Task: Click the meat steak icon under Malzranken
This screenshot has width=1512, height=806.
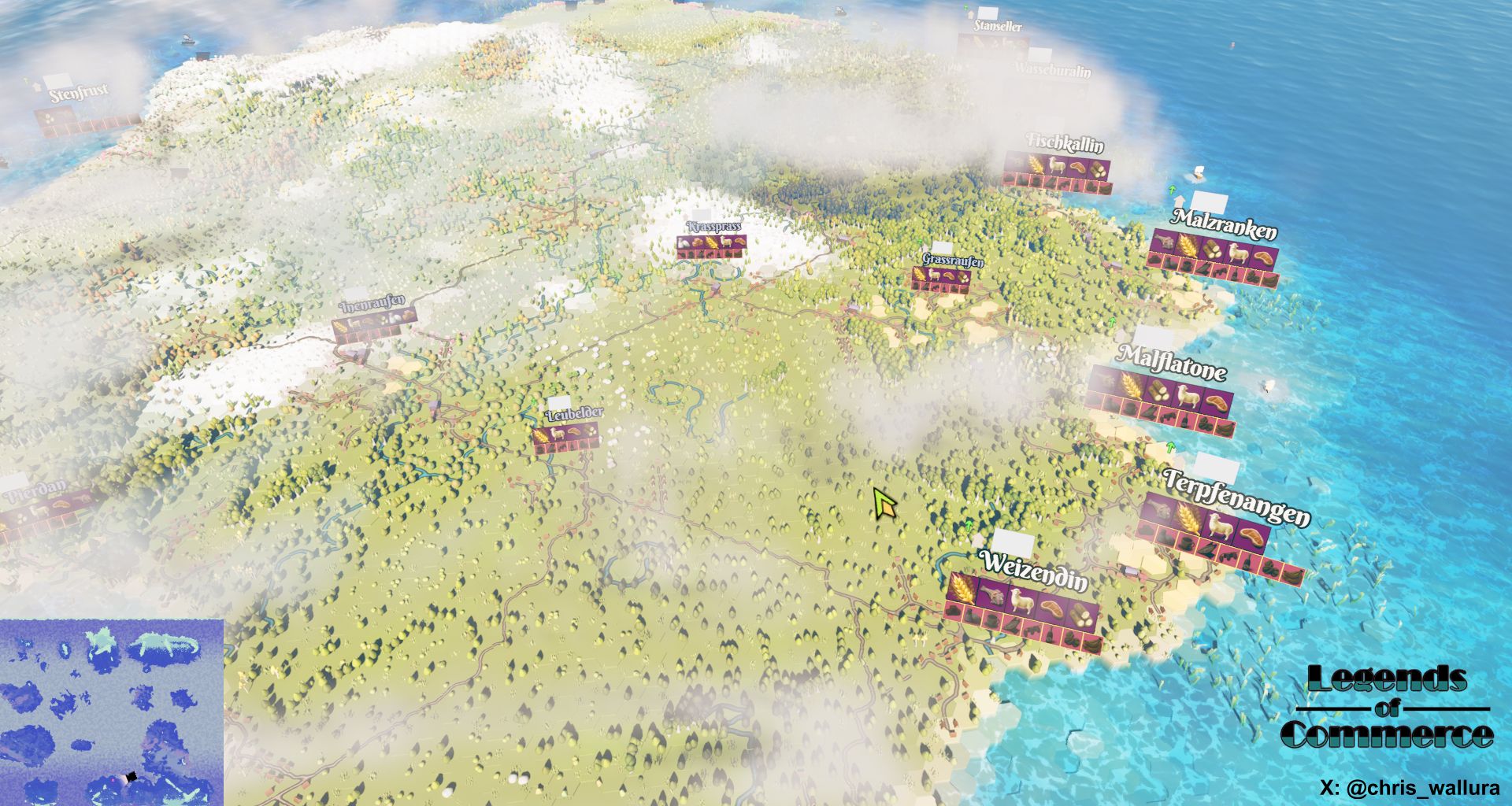Action: coord(1262,257)
